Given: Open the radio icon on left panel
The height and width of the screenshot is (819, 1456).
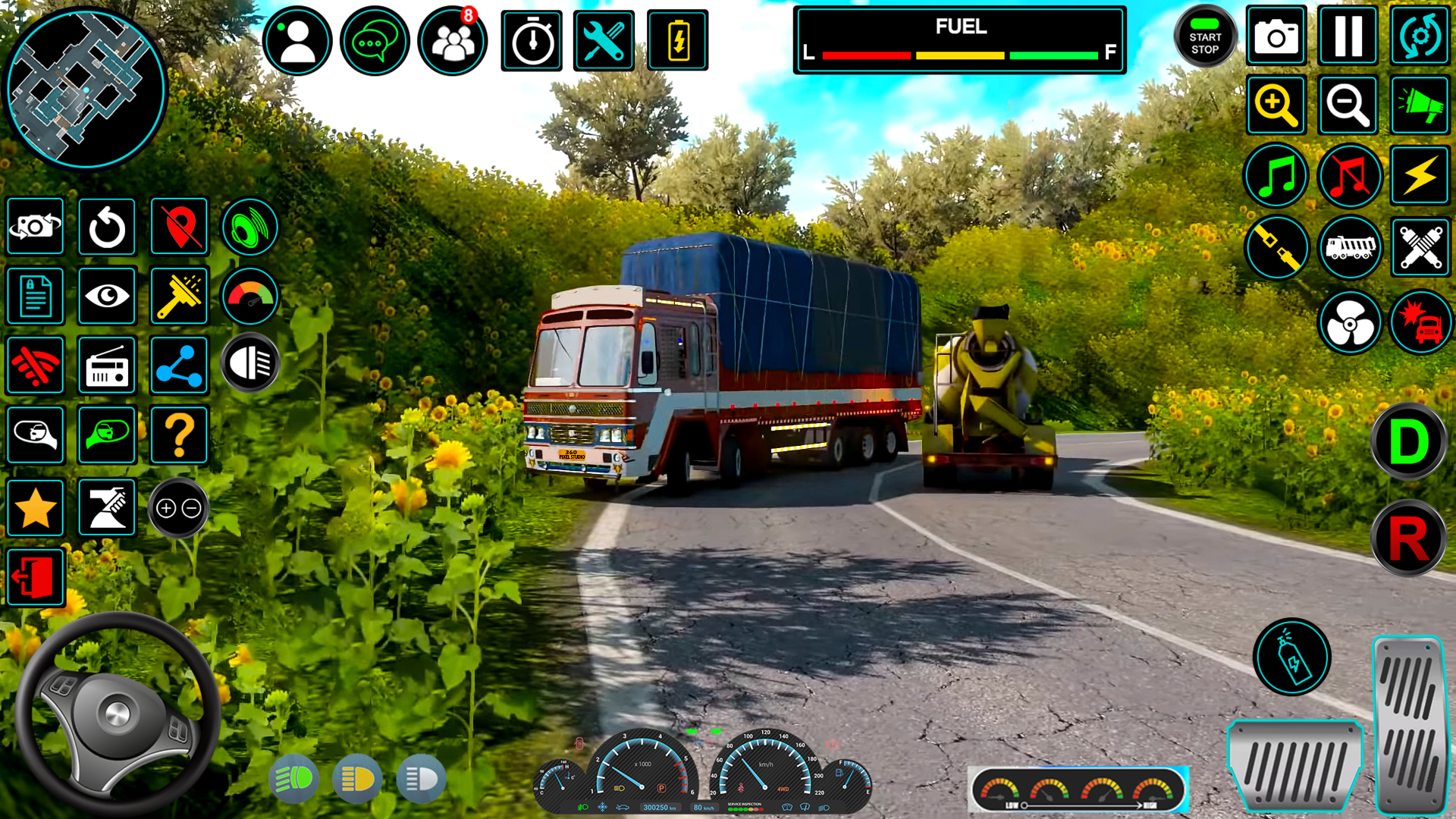Looking at the screenshot, I should point(106,366).
